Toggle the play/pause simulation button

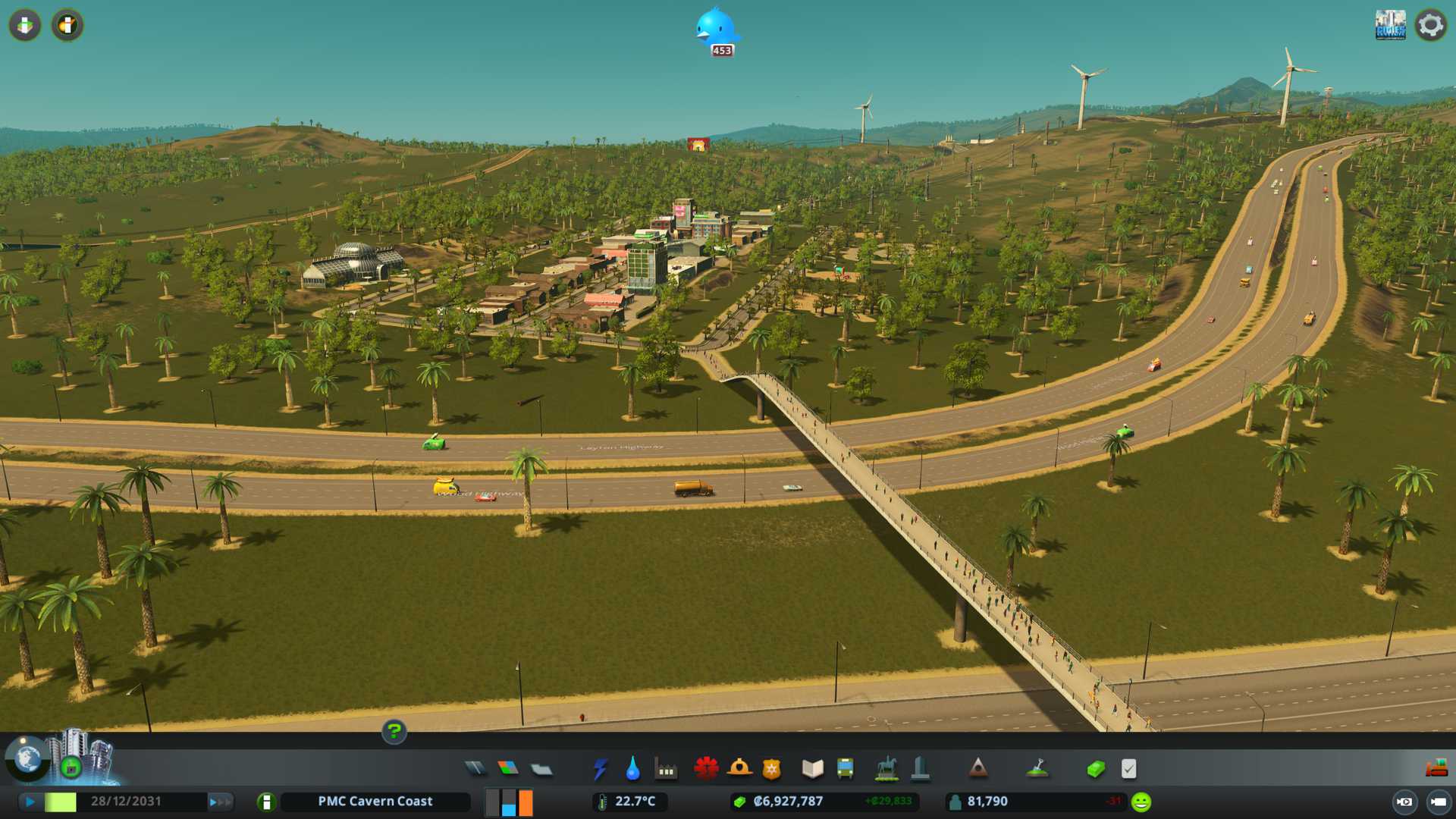coord(30,802)
